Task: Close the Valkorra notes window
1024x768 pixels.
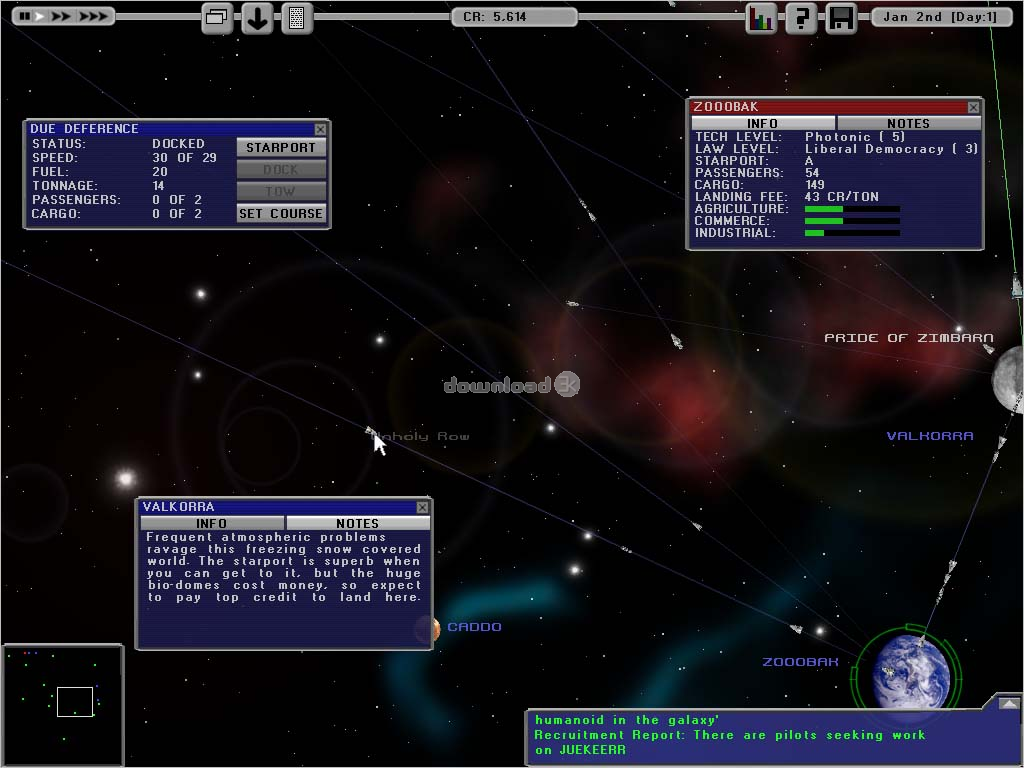Action: pyautogui.click(x=422, y=507)
